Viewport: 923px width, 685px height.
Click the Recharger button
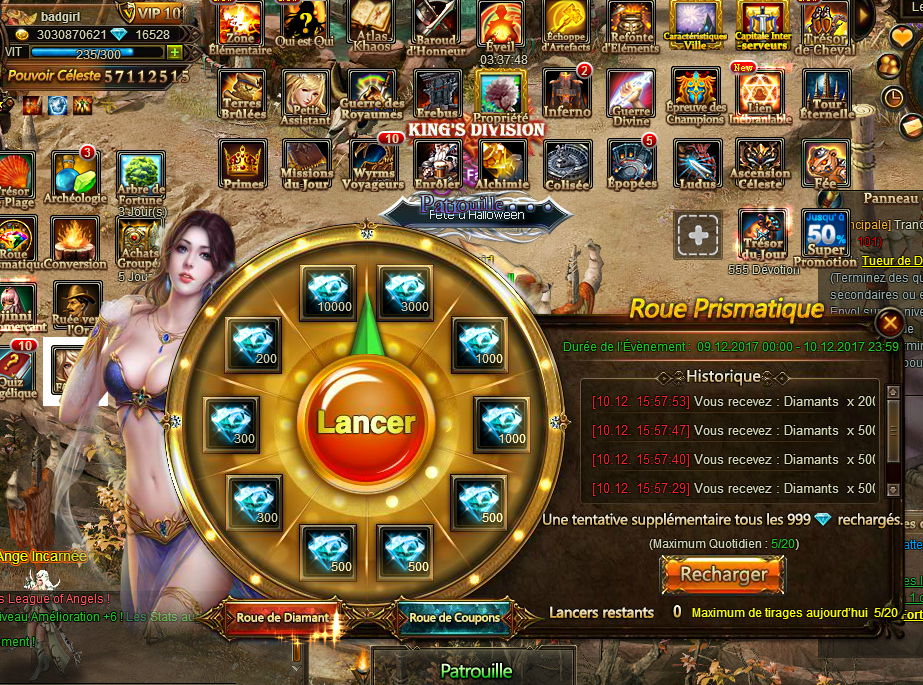point(723,575)
